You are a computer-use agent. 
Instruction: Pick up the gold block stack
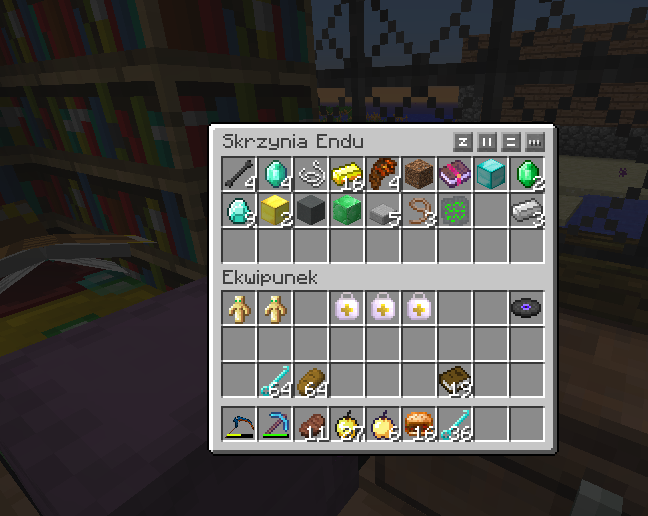pos(275,210)
